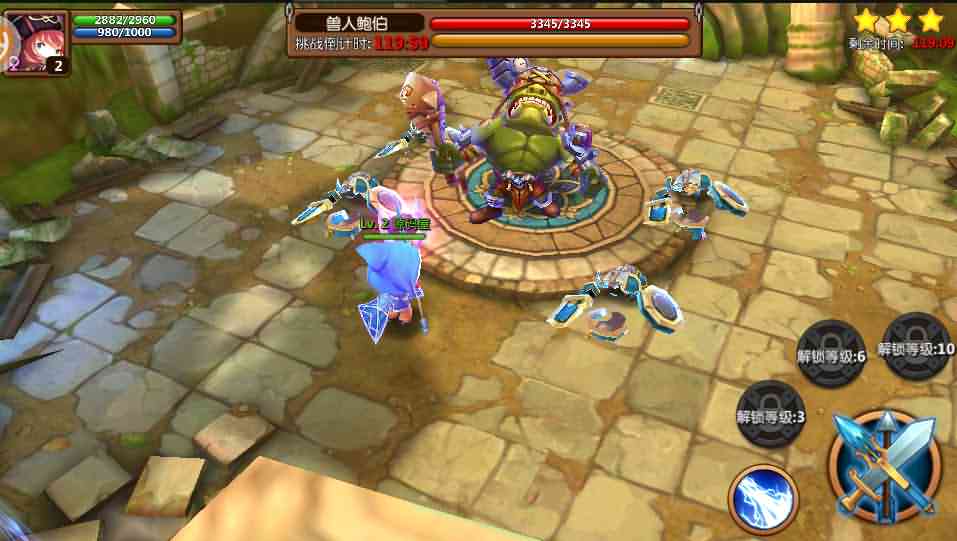Image resolution: width=957 pixels, height=541 pixels.
Task: Activate the blue lightning skill
Action: point(762,497)
